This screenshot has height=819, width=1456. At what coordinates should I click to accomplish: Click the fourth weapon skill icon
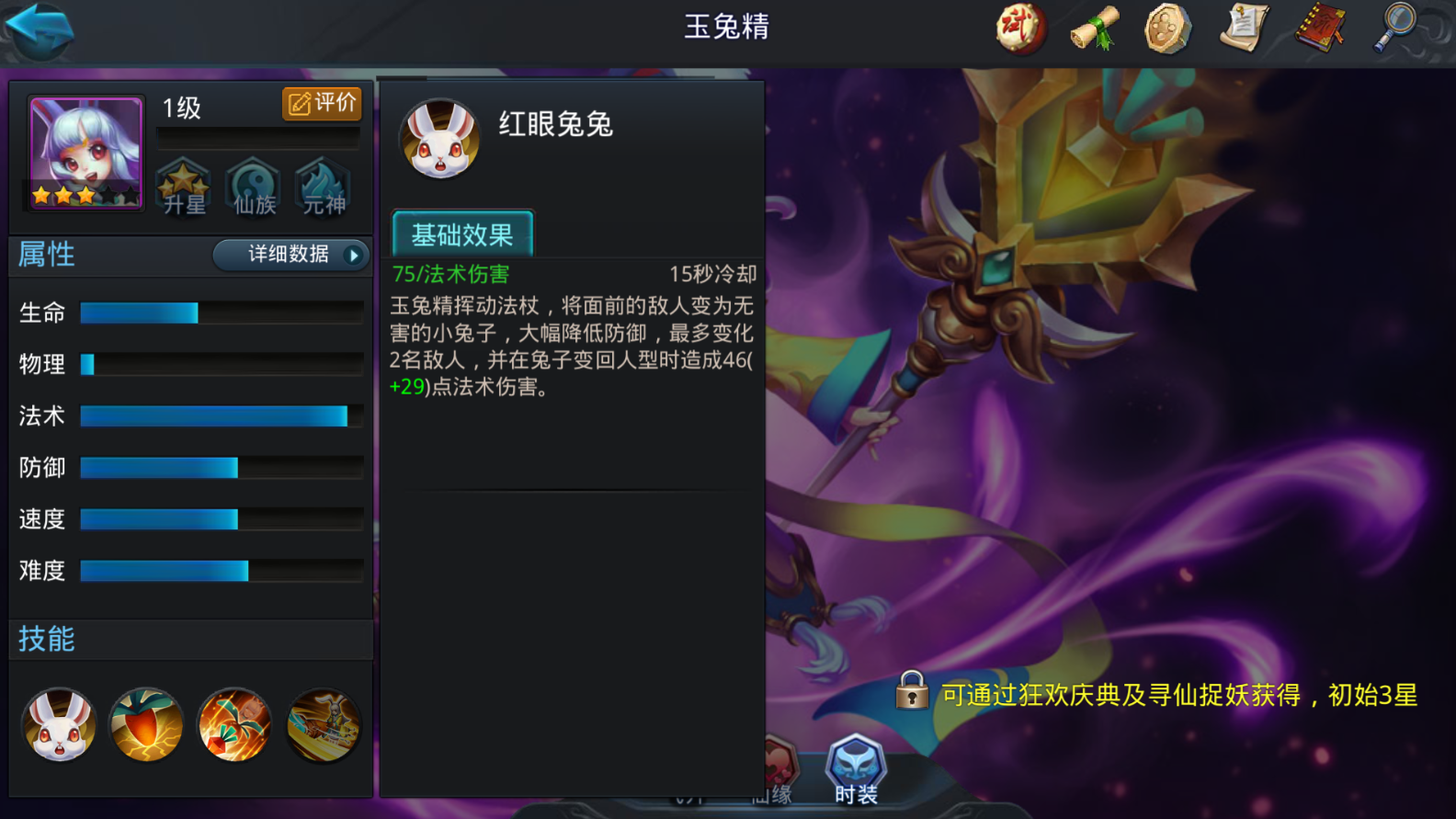(x=323, y=725)
